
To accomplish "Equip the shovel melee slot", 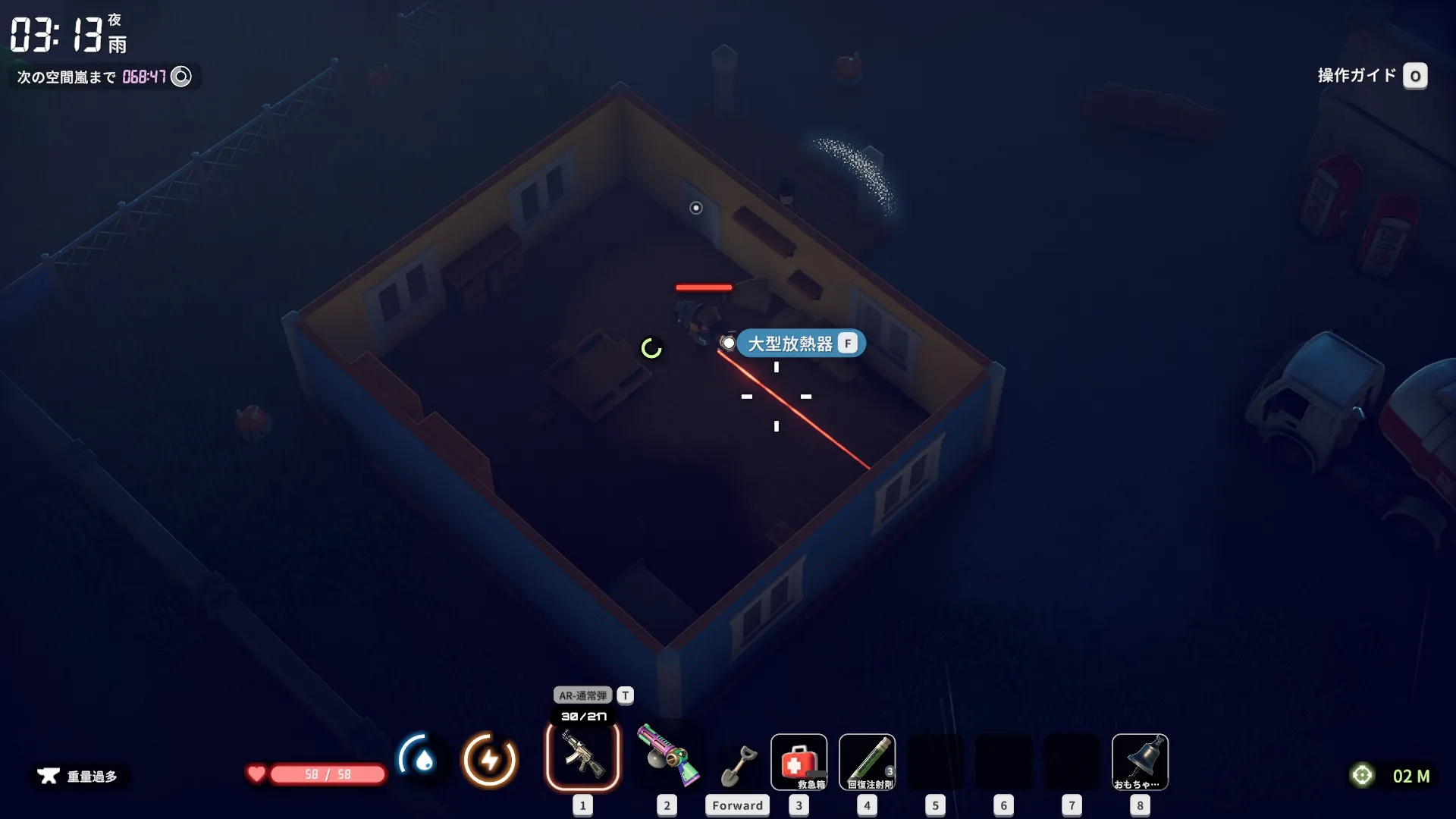I will (738, 764).
